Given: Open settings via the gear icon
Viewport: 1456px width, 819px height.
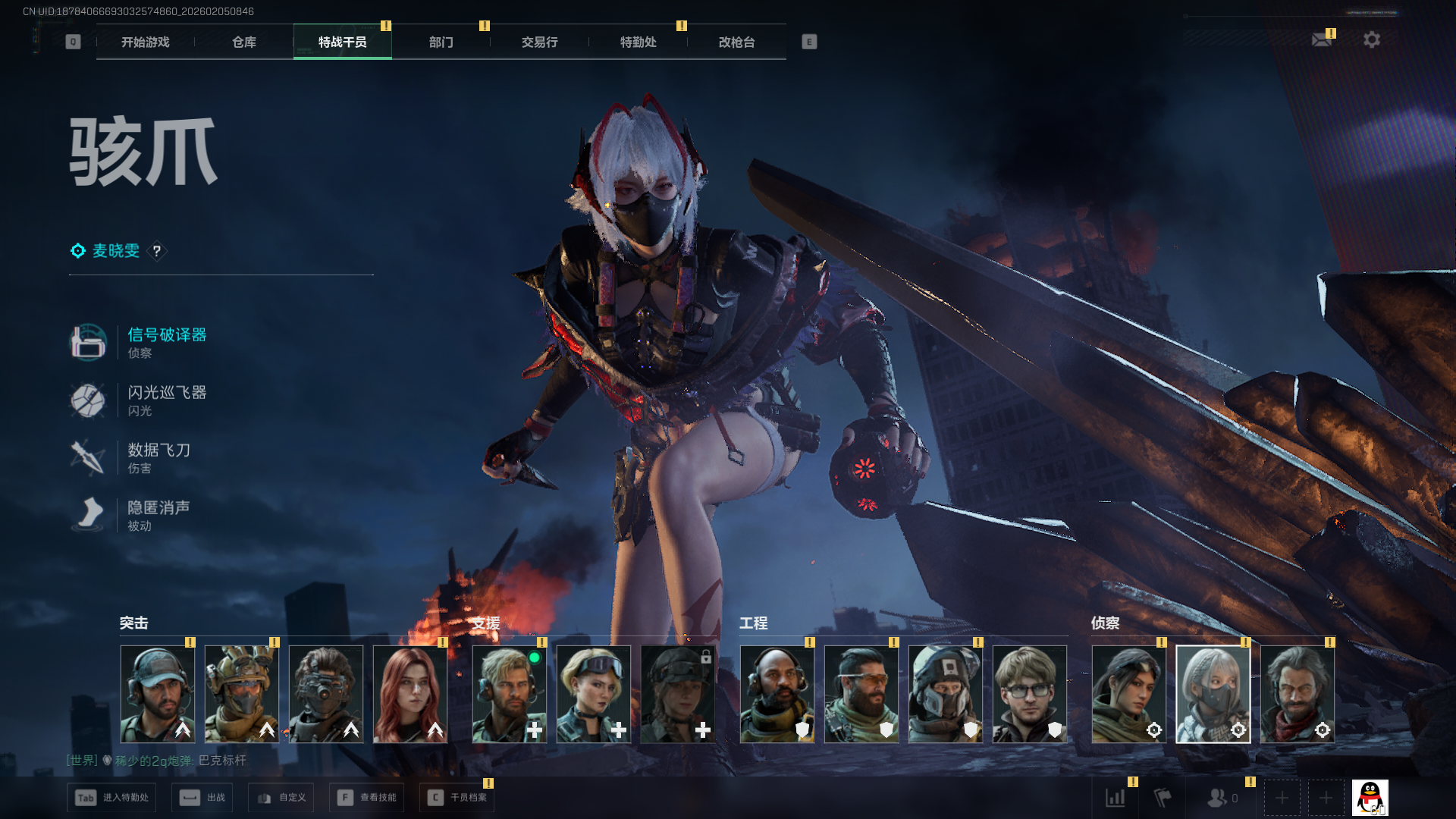Looking at the screenshot, I should pyautogui.click(x=1372, y=39).
